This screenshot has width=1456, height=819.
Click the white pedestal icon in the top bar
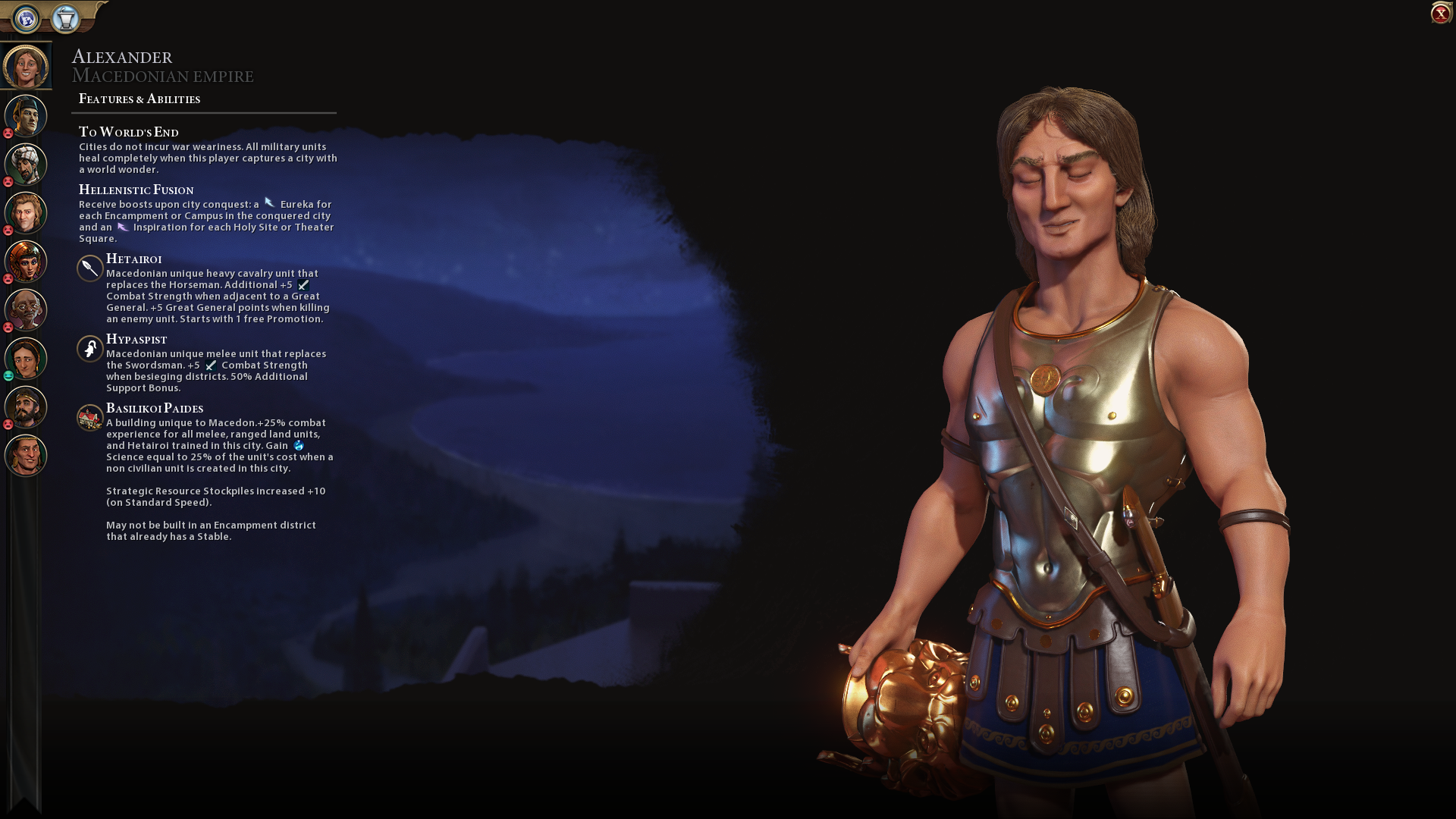[66, 18]
